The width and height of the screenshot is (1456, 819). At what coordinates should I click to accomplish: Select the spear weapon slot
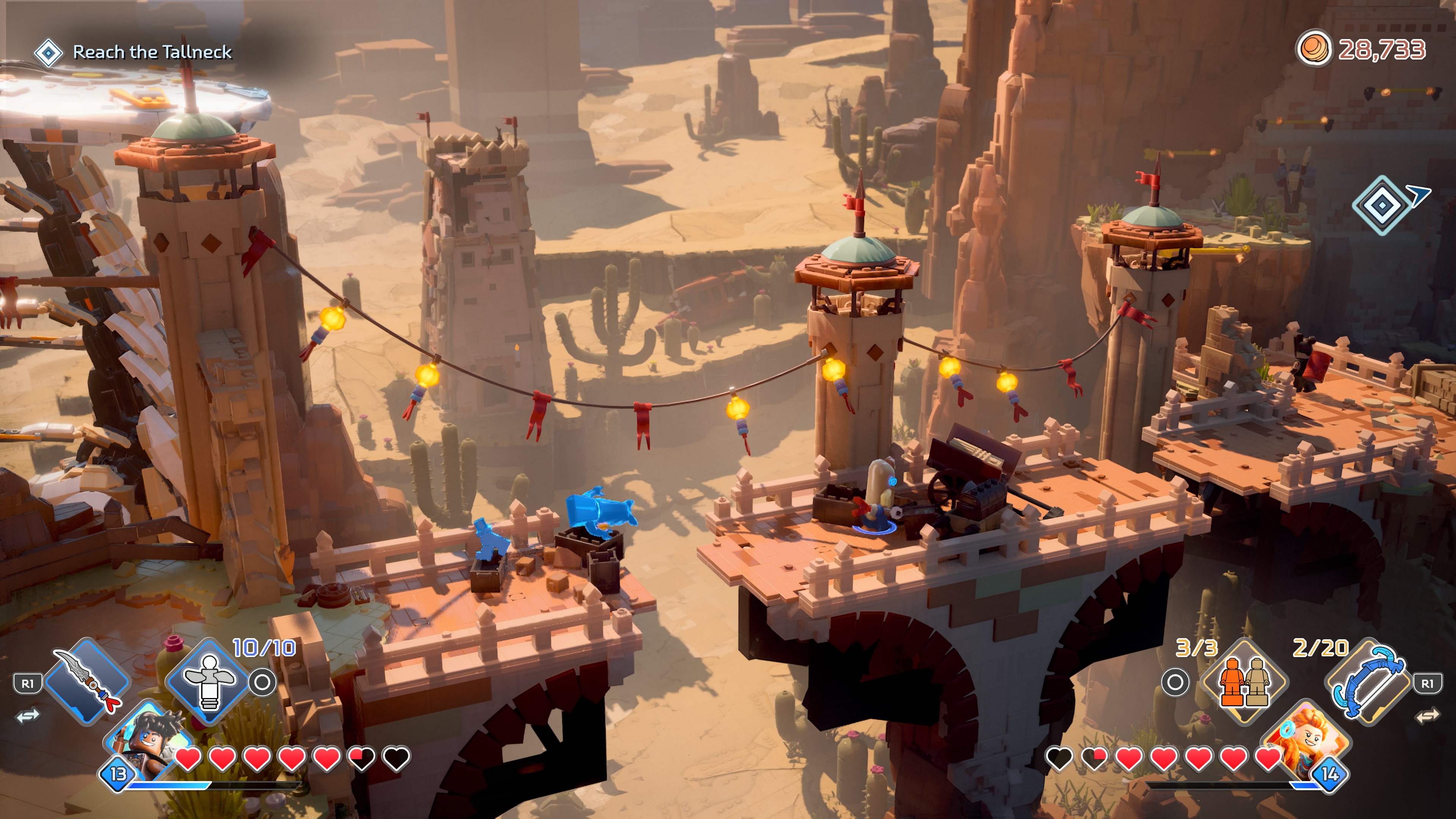pos(88,681)
